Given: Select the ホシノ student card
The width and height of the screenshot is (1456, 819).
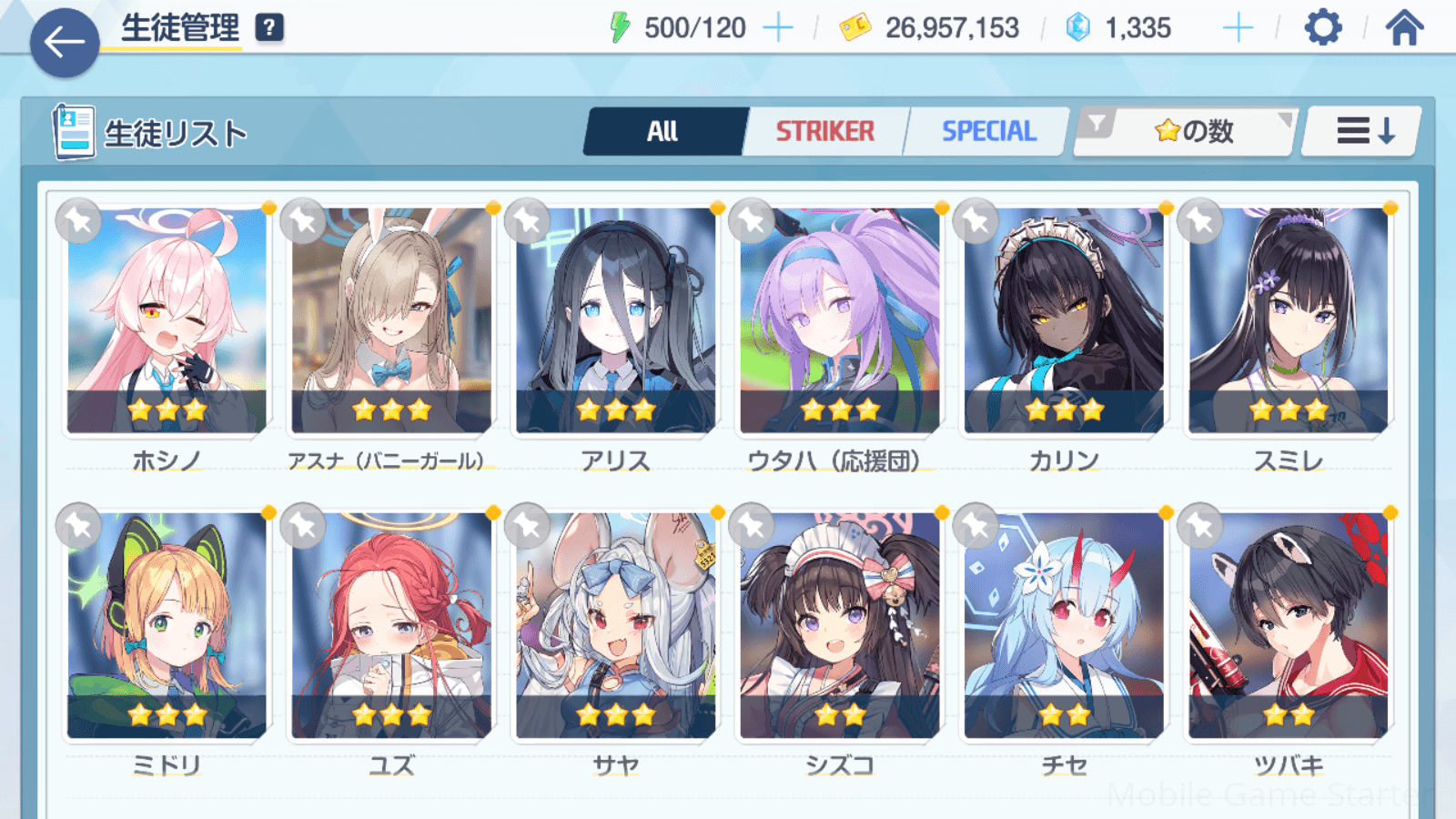Looking at the screenshot, I should (x=167, y=320).
